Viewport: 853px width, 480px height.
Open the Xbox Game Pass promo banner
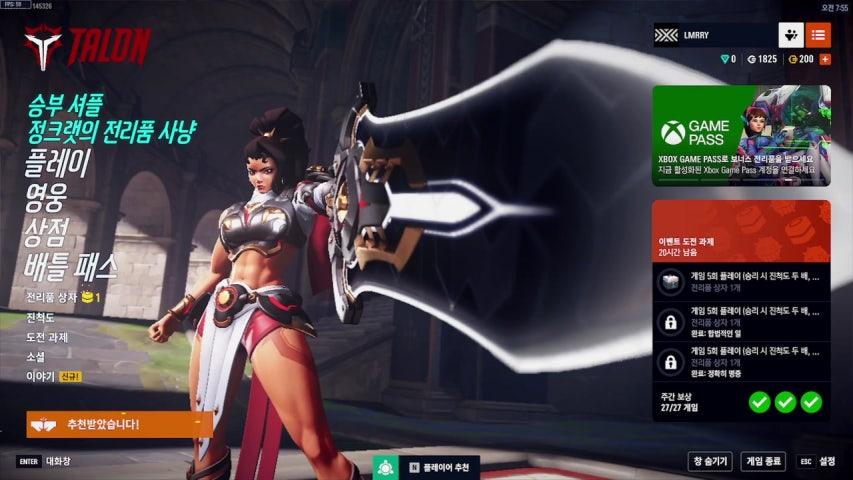[741, 135]
